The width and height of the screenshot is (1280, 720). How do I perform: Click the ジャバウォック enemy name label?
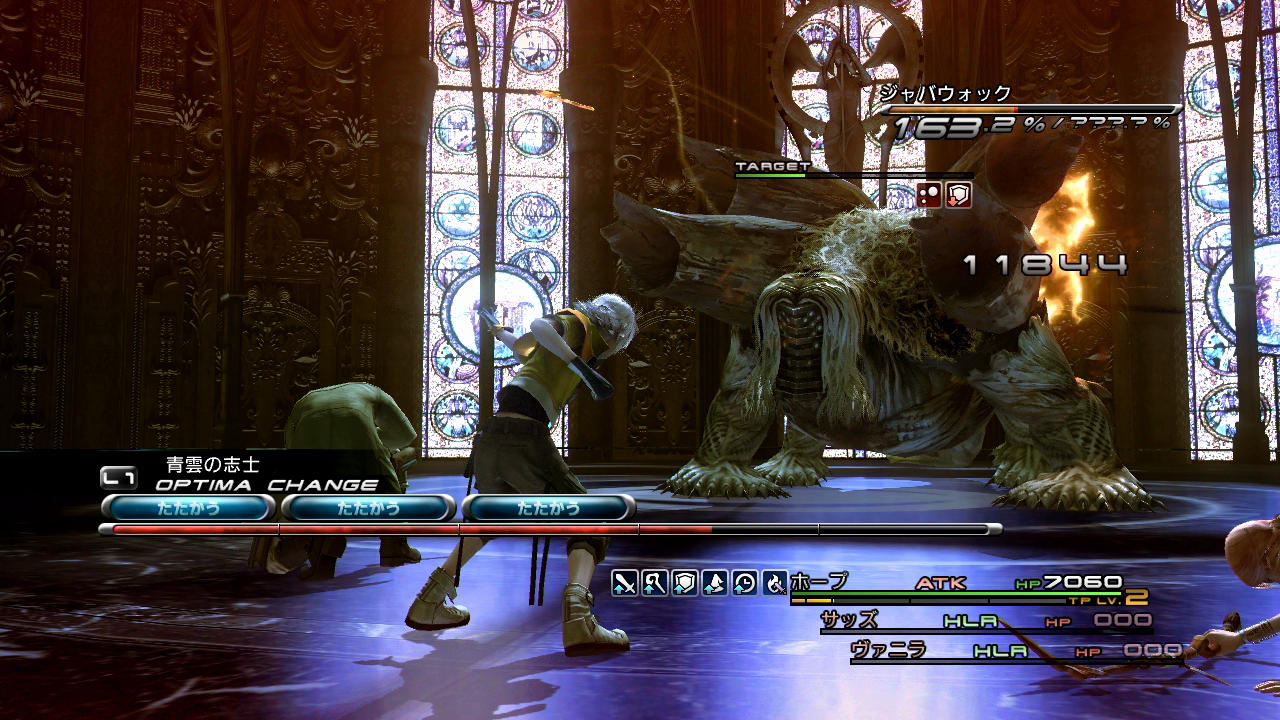pyautogui.click(x=945, y=93)
